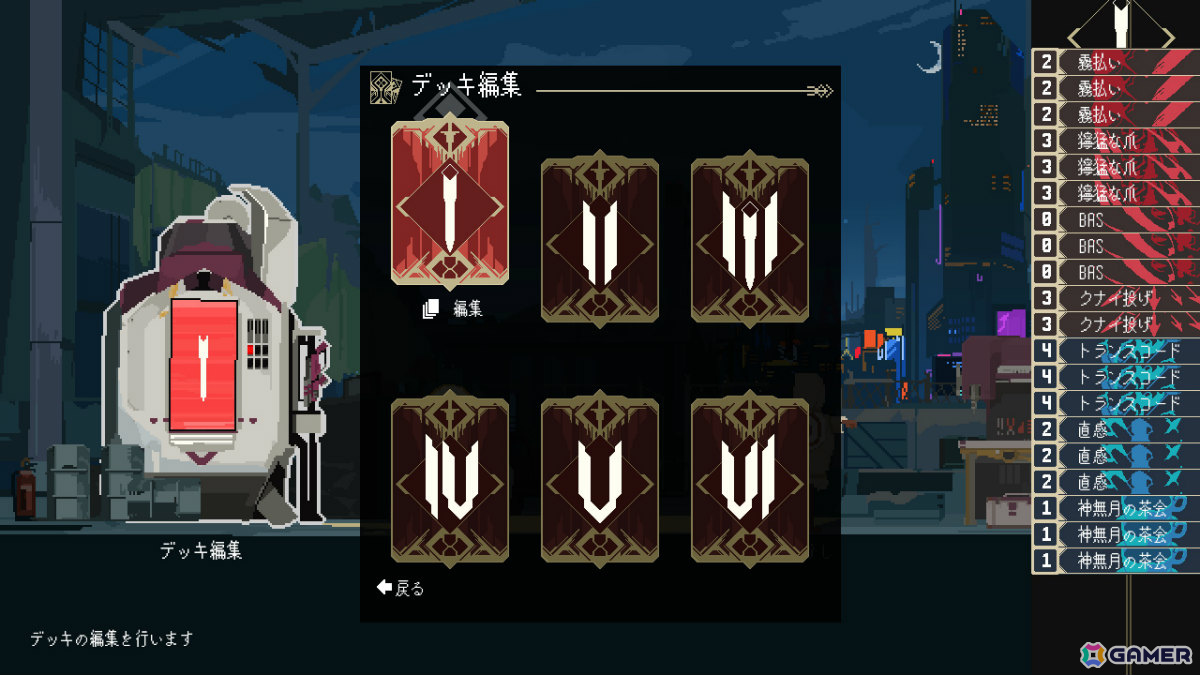Open the deck VI card
The width and height of the screenshot is (1200, 675).
click(750, 478)
